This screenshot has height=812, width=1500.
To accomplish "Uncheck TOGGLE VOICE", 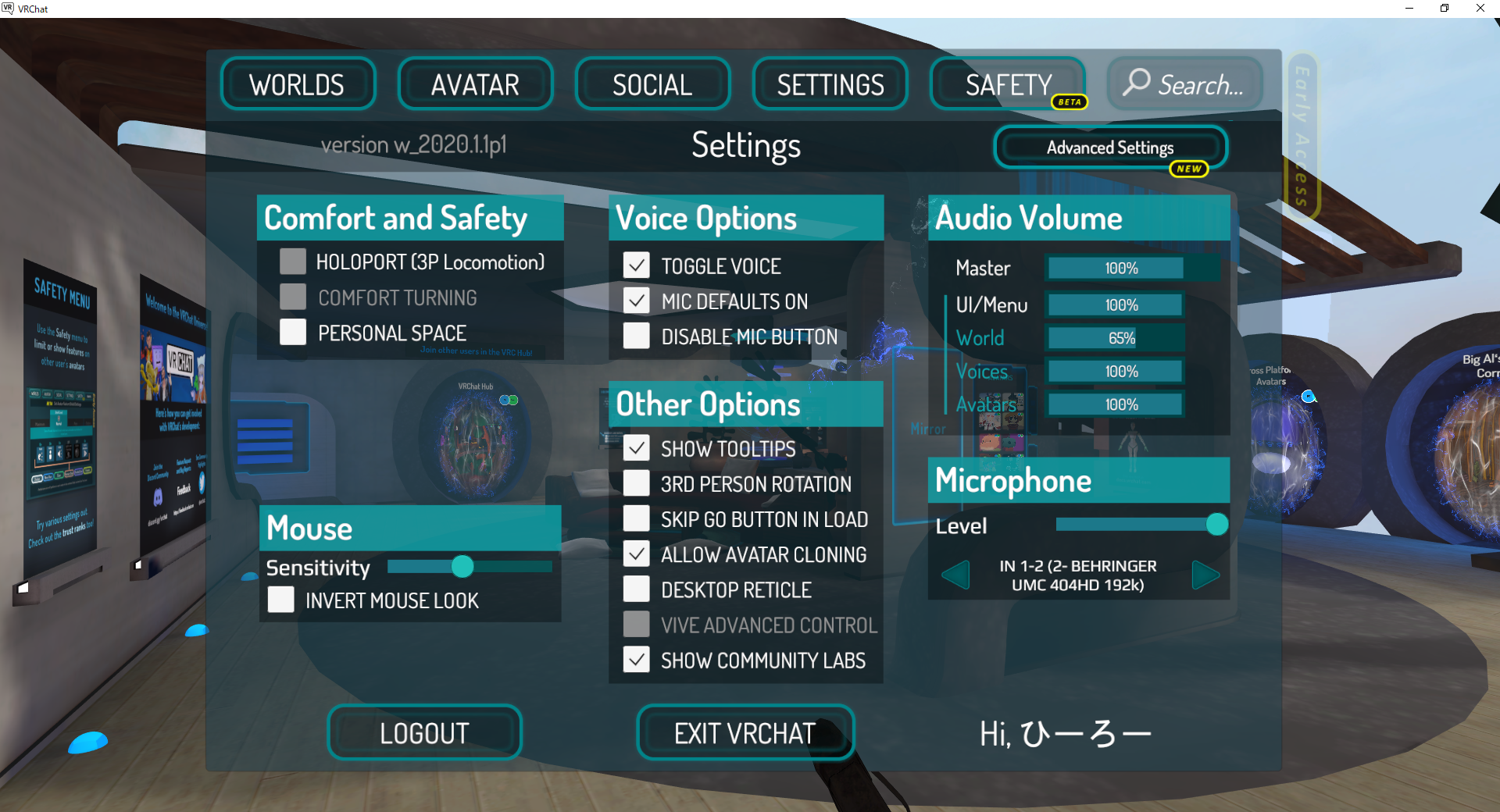I will pos(636,265).
